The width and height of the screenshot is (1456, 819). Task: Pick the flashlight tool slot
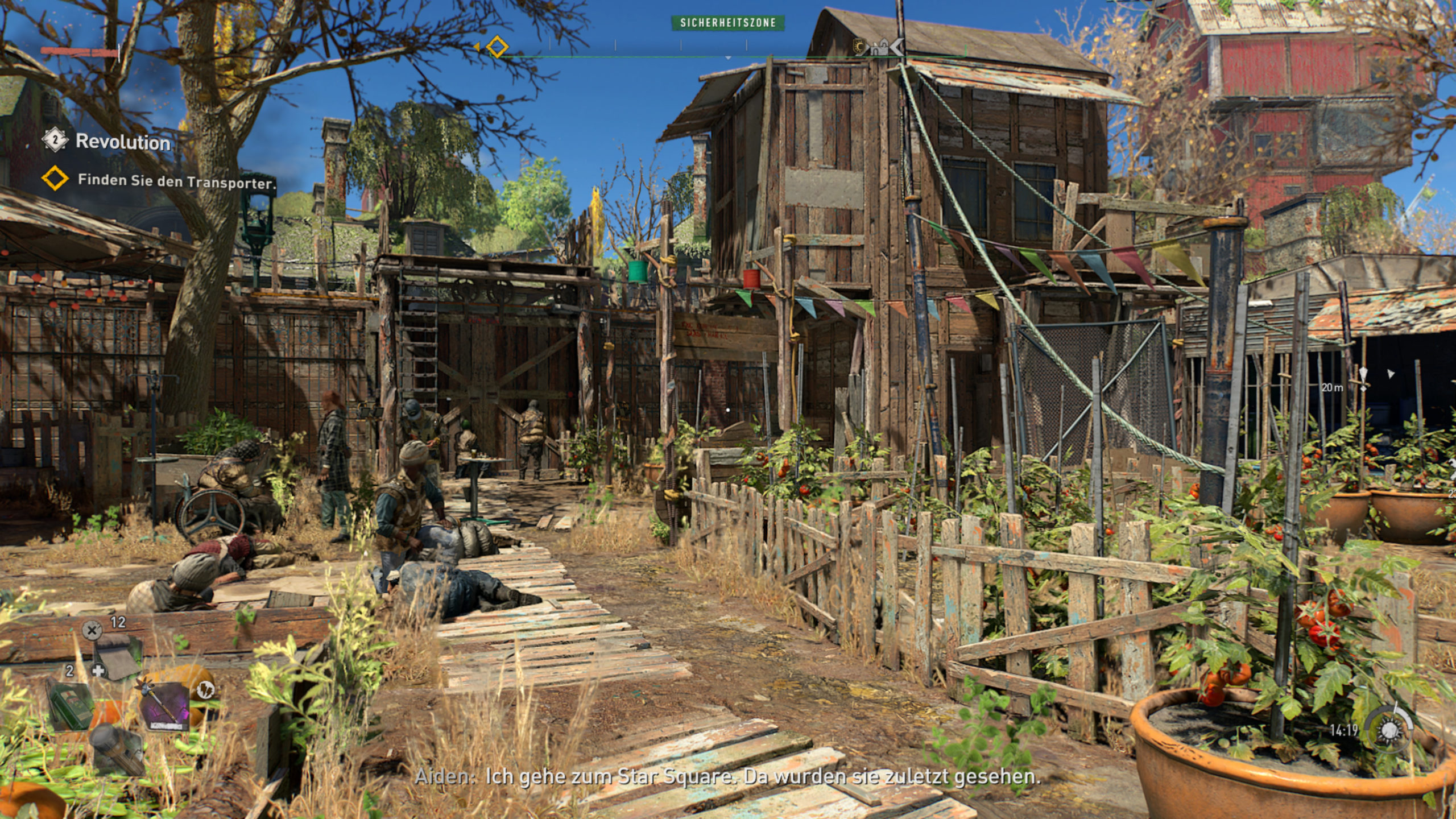[x=118, y=750]
